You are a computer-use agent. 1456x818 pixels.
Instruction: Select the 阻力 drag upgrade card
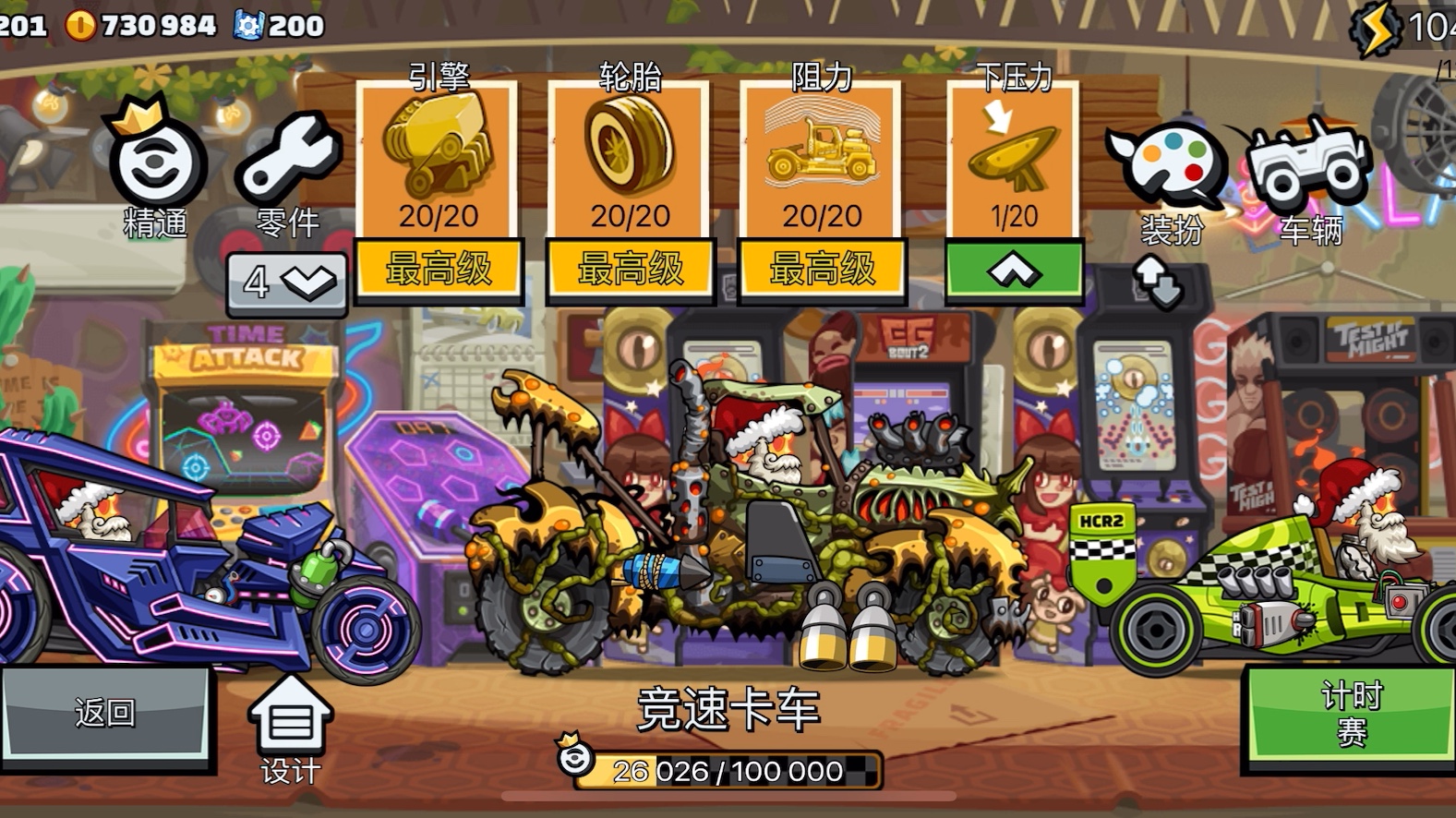822,159
